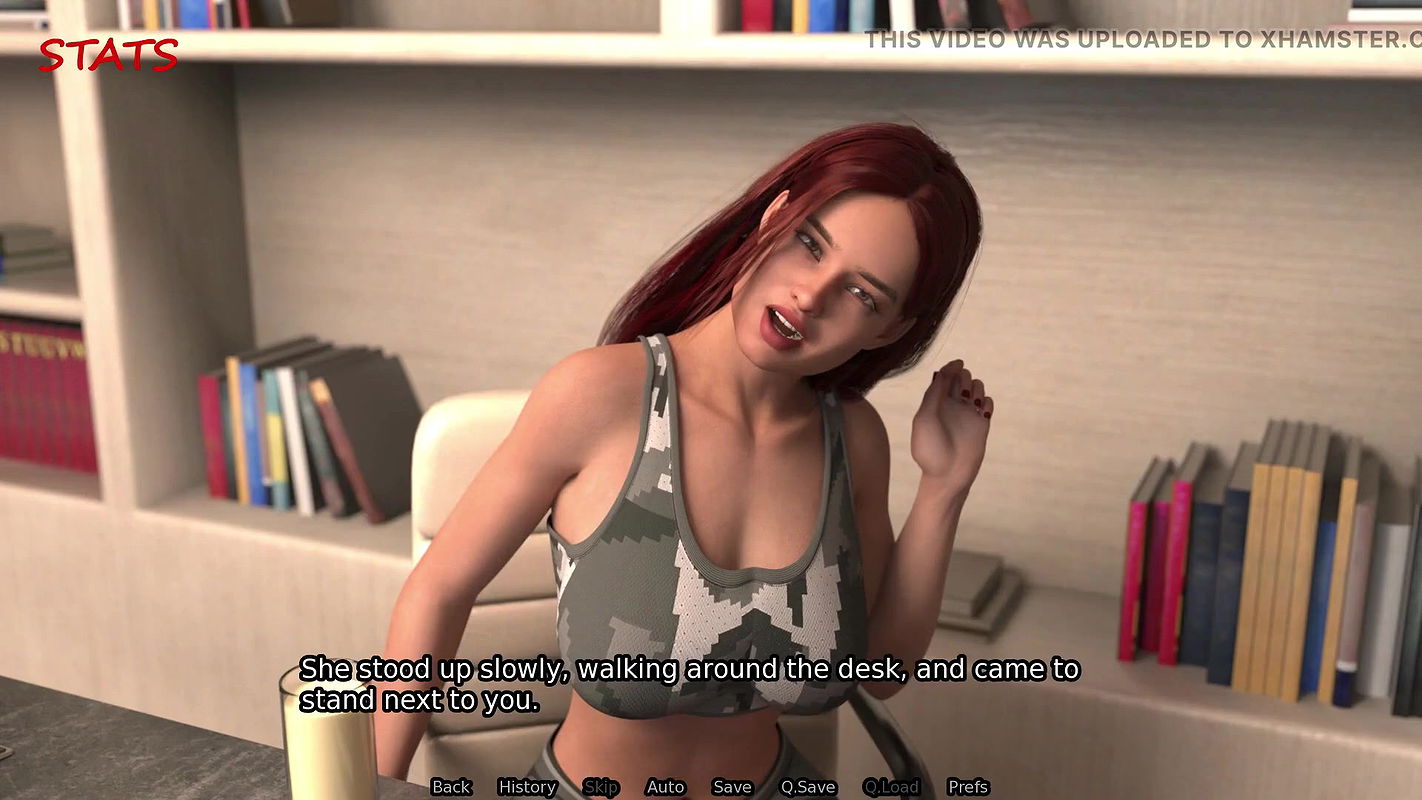
Task: Load the quick save with Q.Load
Action: (892, 787)
